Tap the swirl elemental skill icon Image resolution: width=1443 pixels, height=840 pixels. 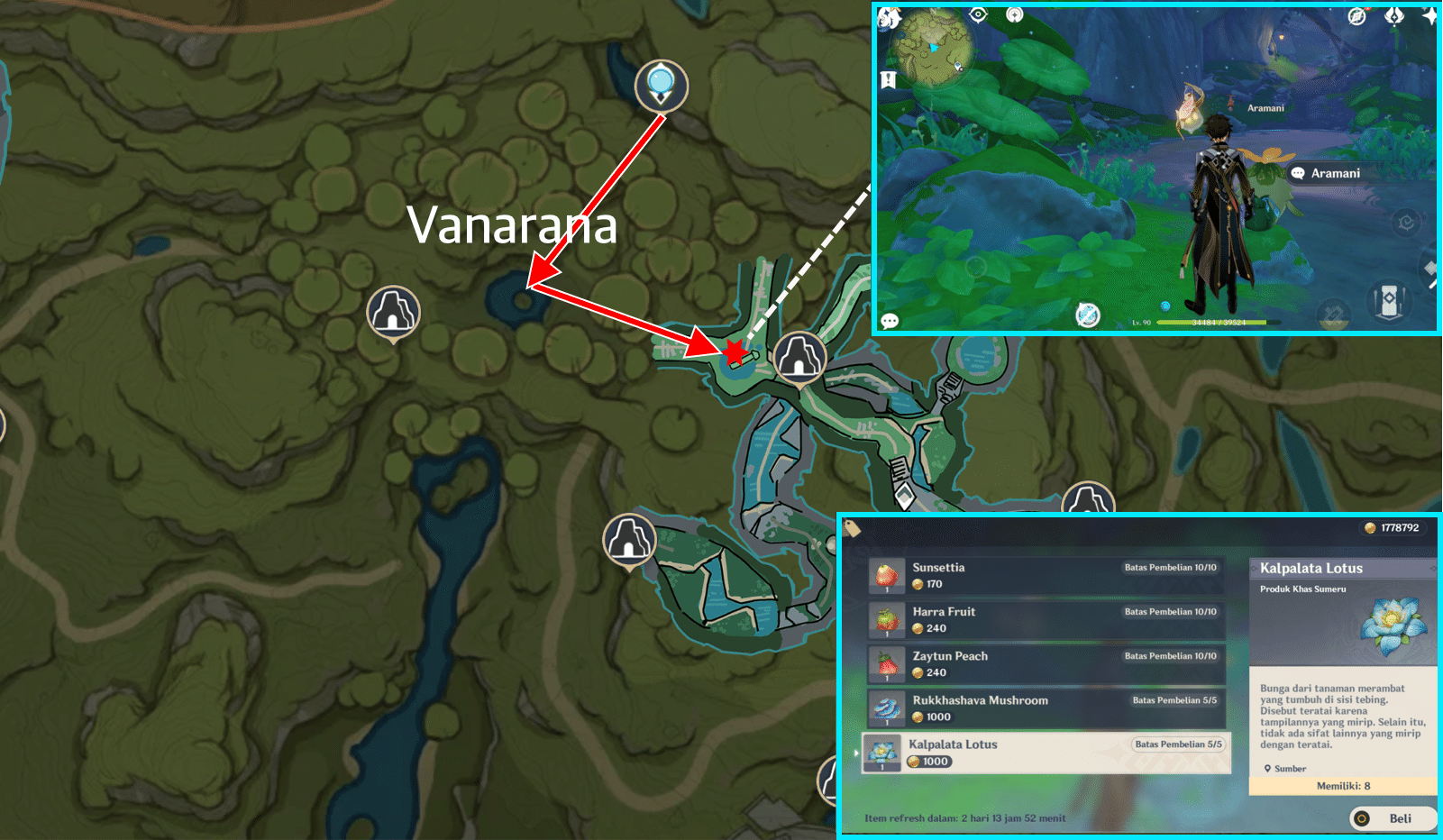1405,222
